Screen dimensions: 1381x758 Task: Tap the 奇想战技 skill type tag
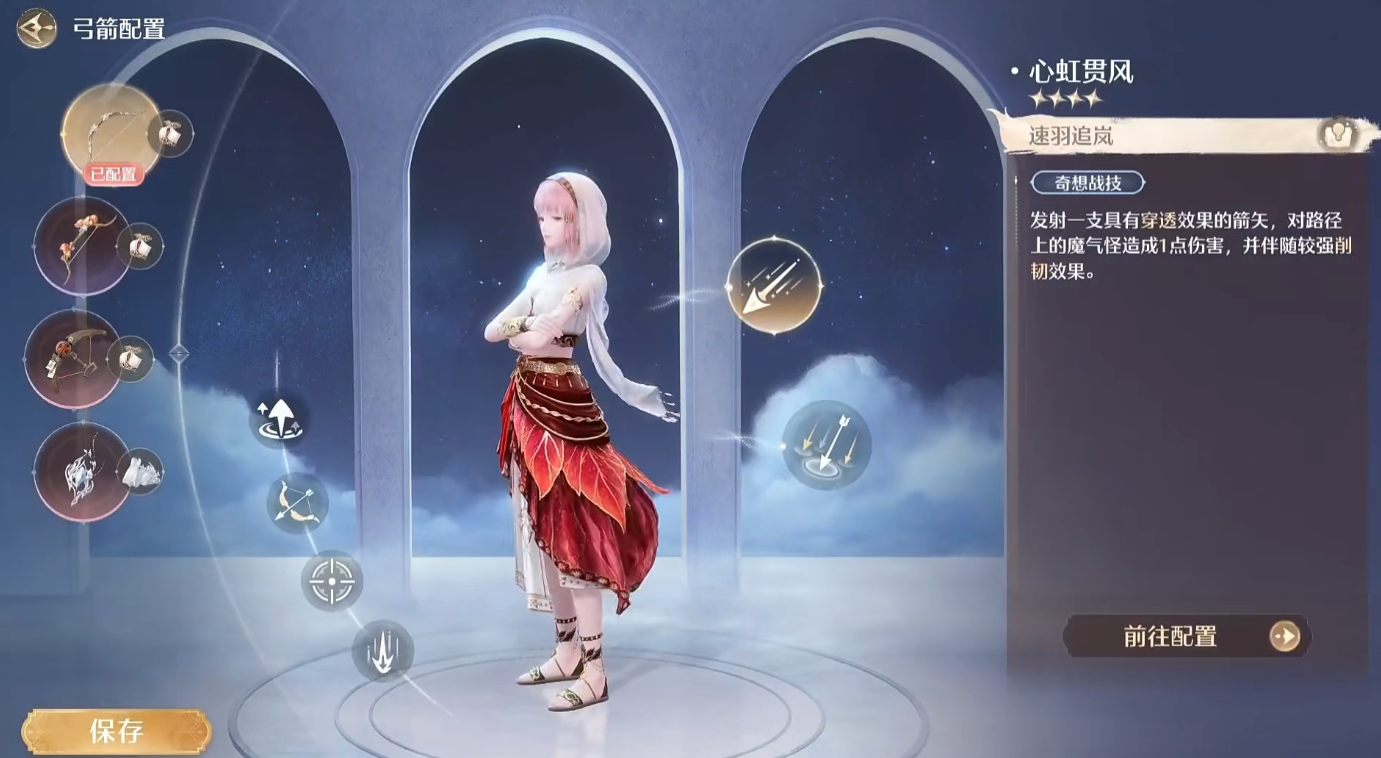pyautogui.click(x=1087, y=183)
